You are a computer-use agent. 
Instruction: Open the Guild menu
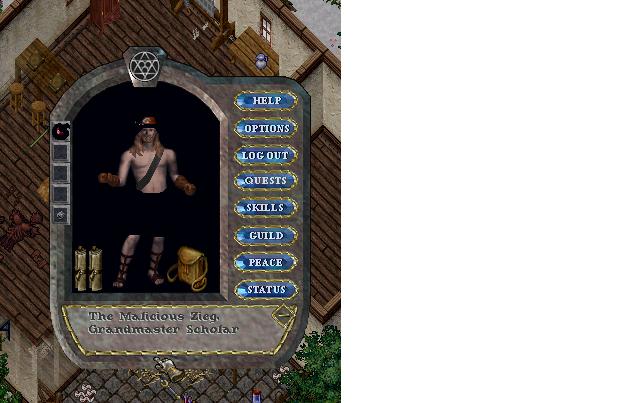click(x=266, y=235)
